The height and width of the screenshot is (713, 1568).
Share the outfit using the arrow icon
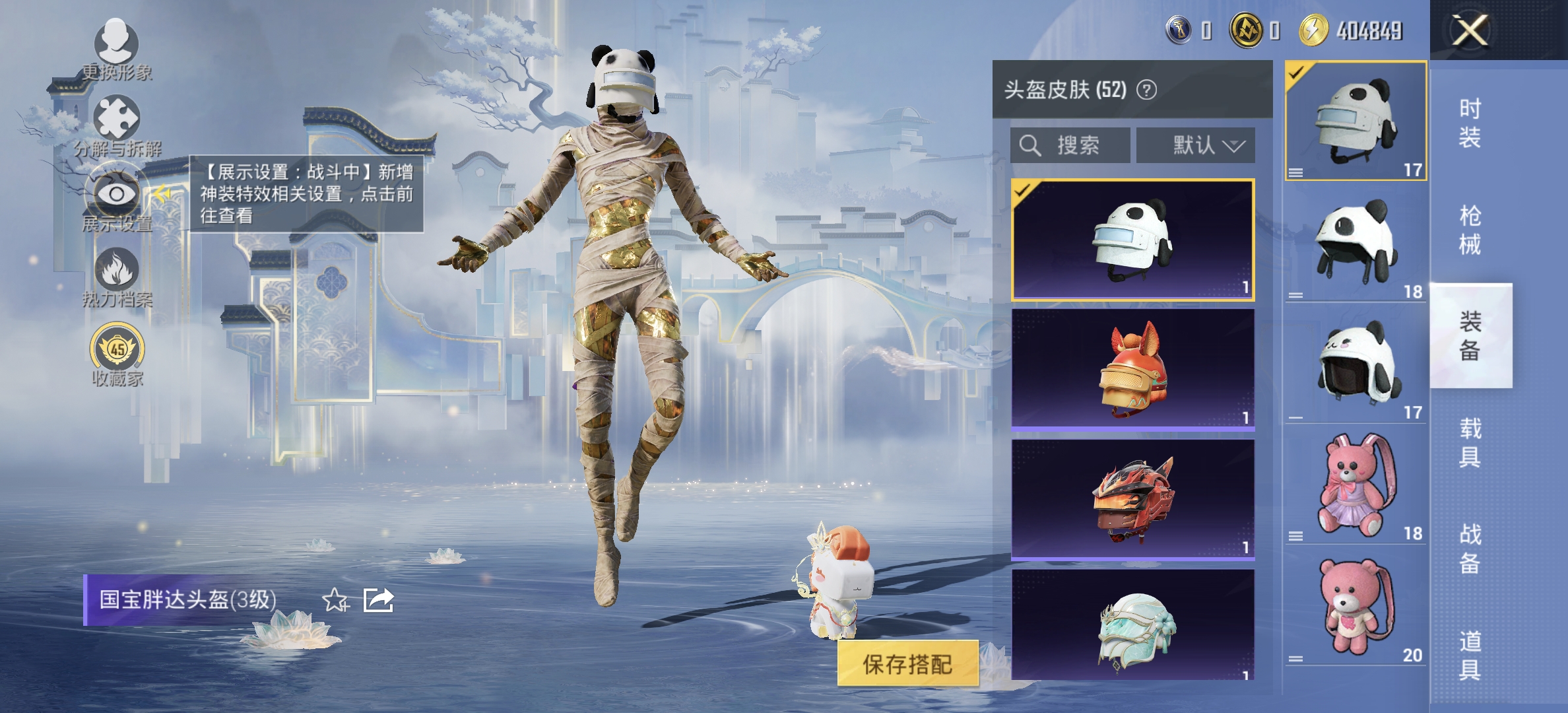(379, 600)
